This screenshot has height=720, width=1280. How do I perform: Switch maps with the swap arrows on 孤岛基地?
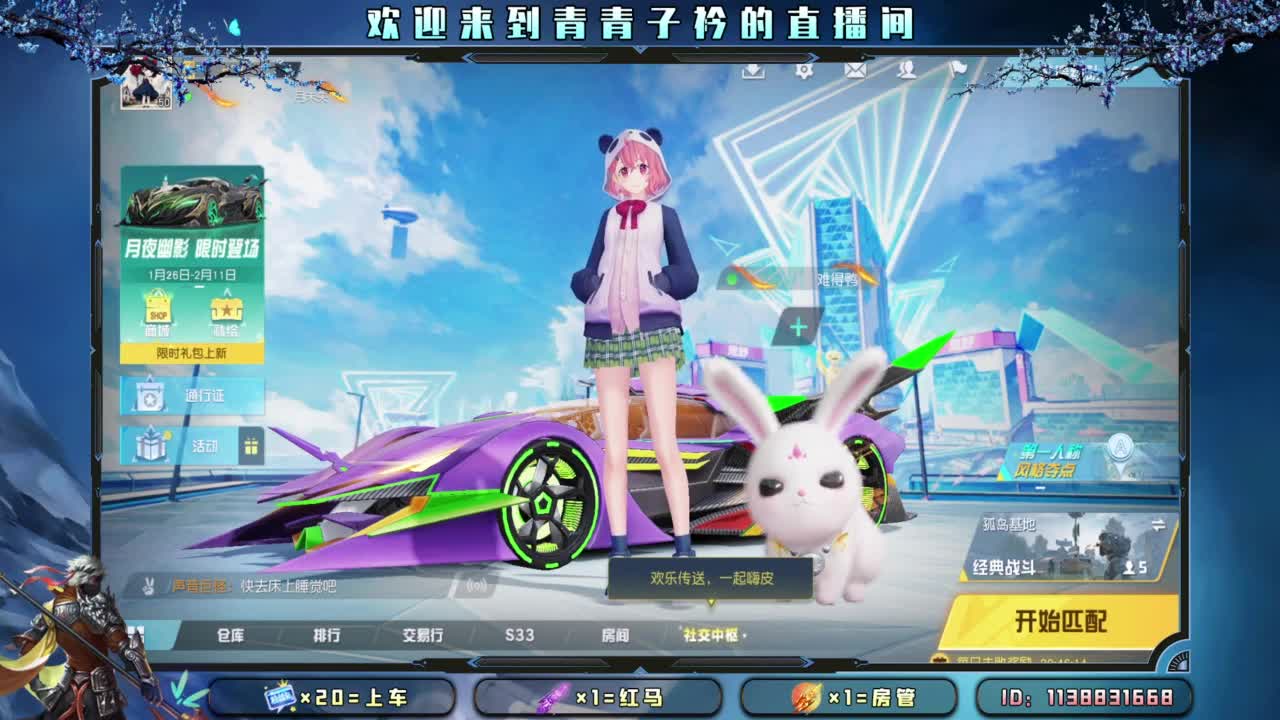pos(1159,523)
